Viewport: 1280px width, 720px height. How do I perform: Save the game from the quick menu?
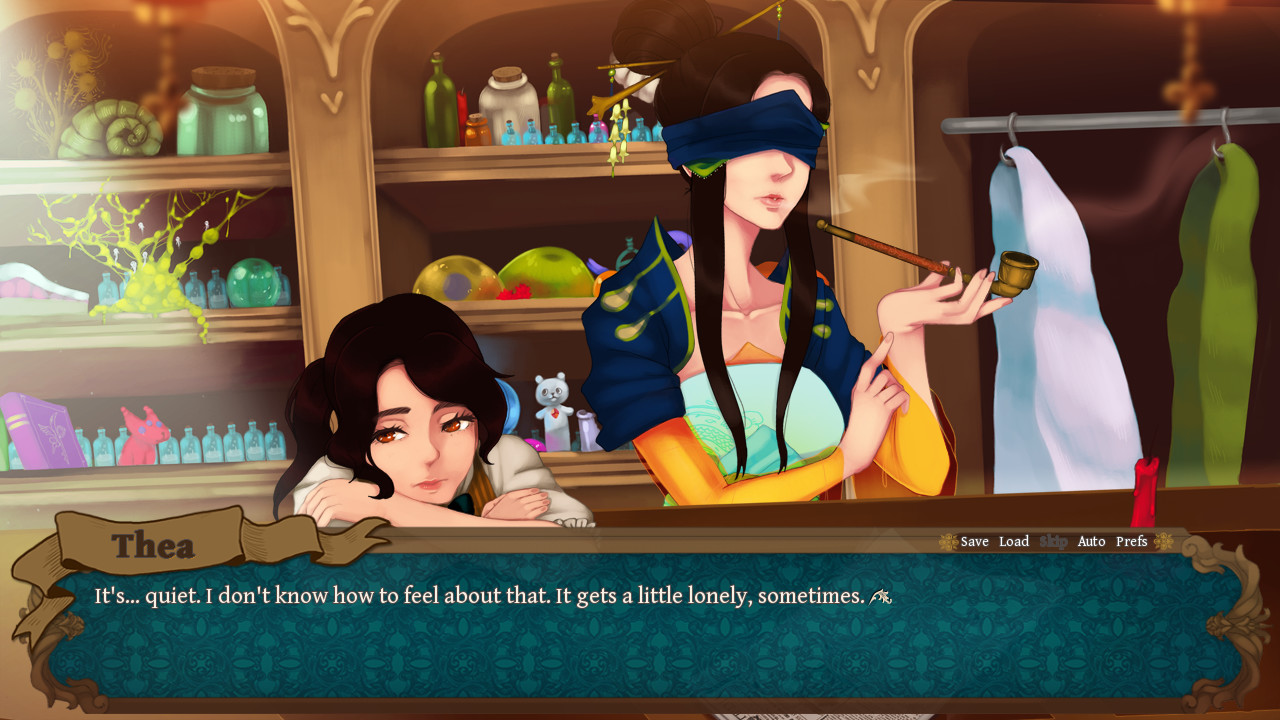tap(974, 542)
